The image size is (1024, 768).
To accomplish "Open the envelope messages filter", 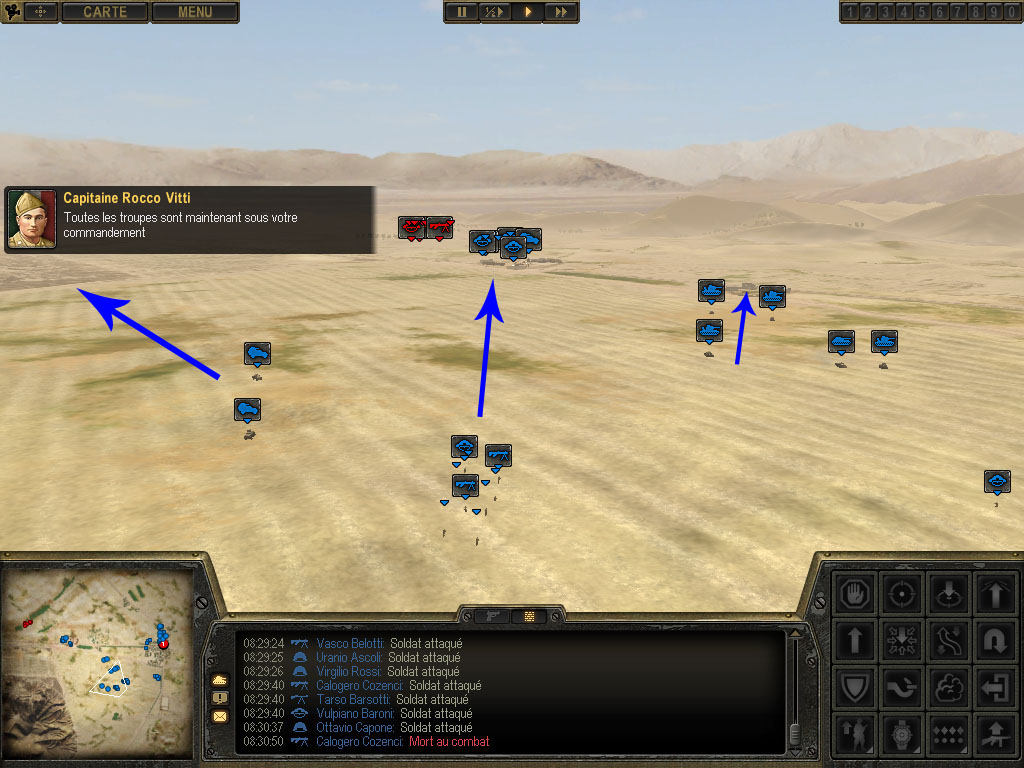I will click(220, 716).
